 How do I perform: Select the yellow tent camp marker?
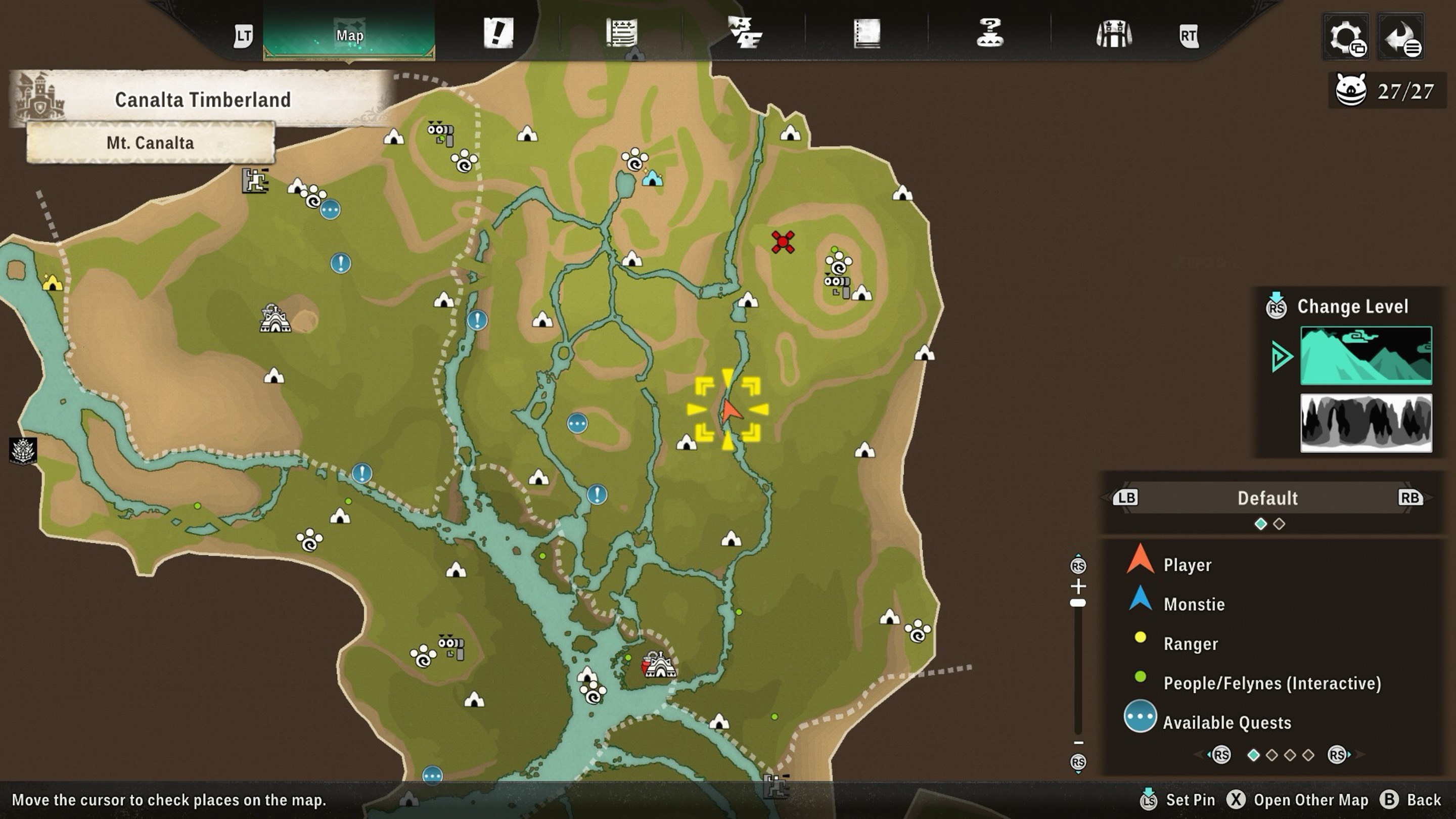click(53, 282)
